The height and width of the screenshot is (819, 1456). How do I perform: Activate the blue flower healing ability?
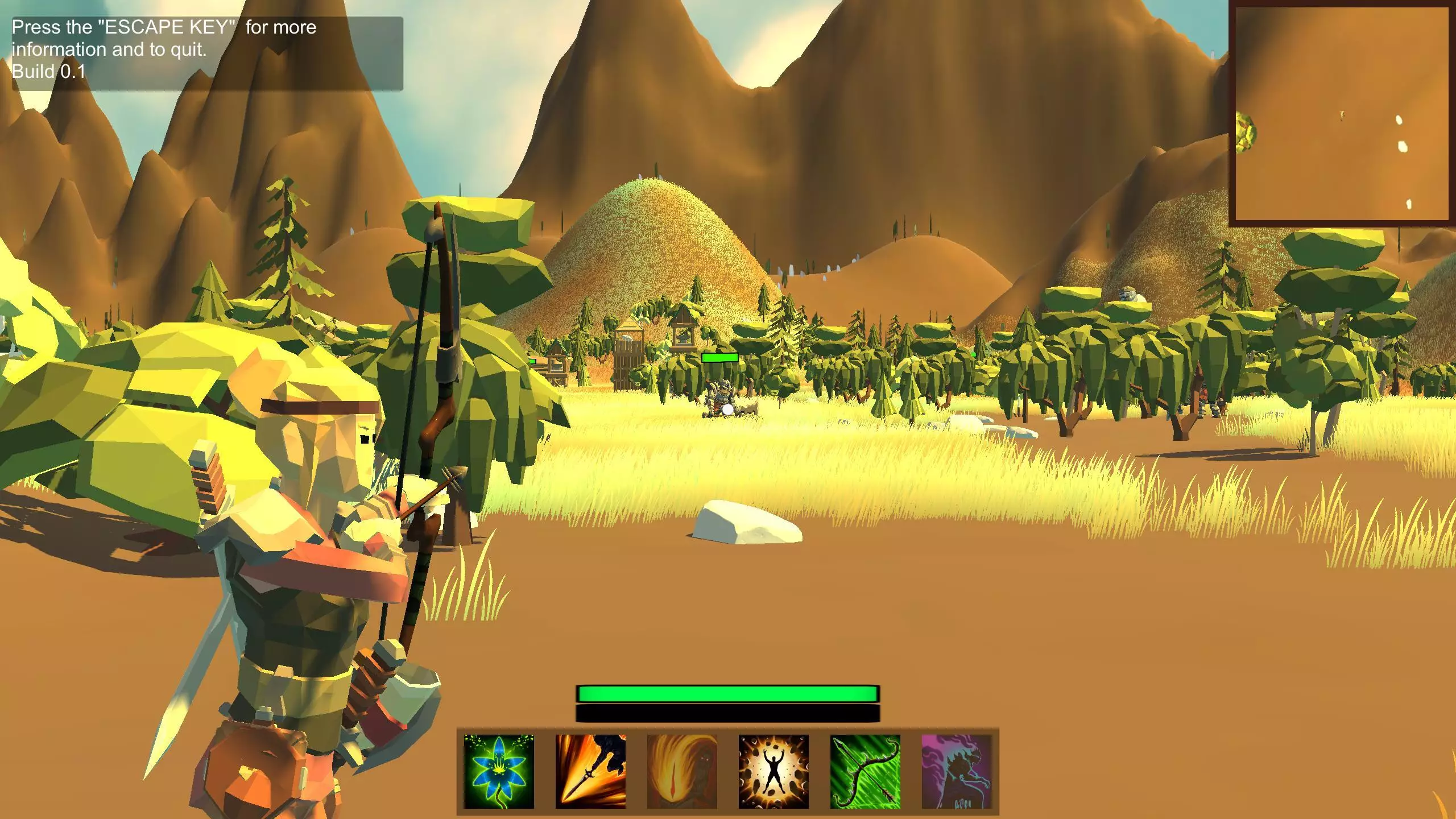coord(499,771)
